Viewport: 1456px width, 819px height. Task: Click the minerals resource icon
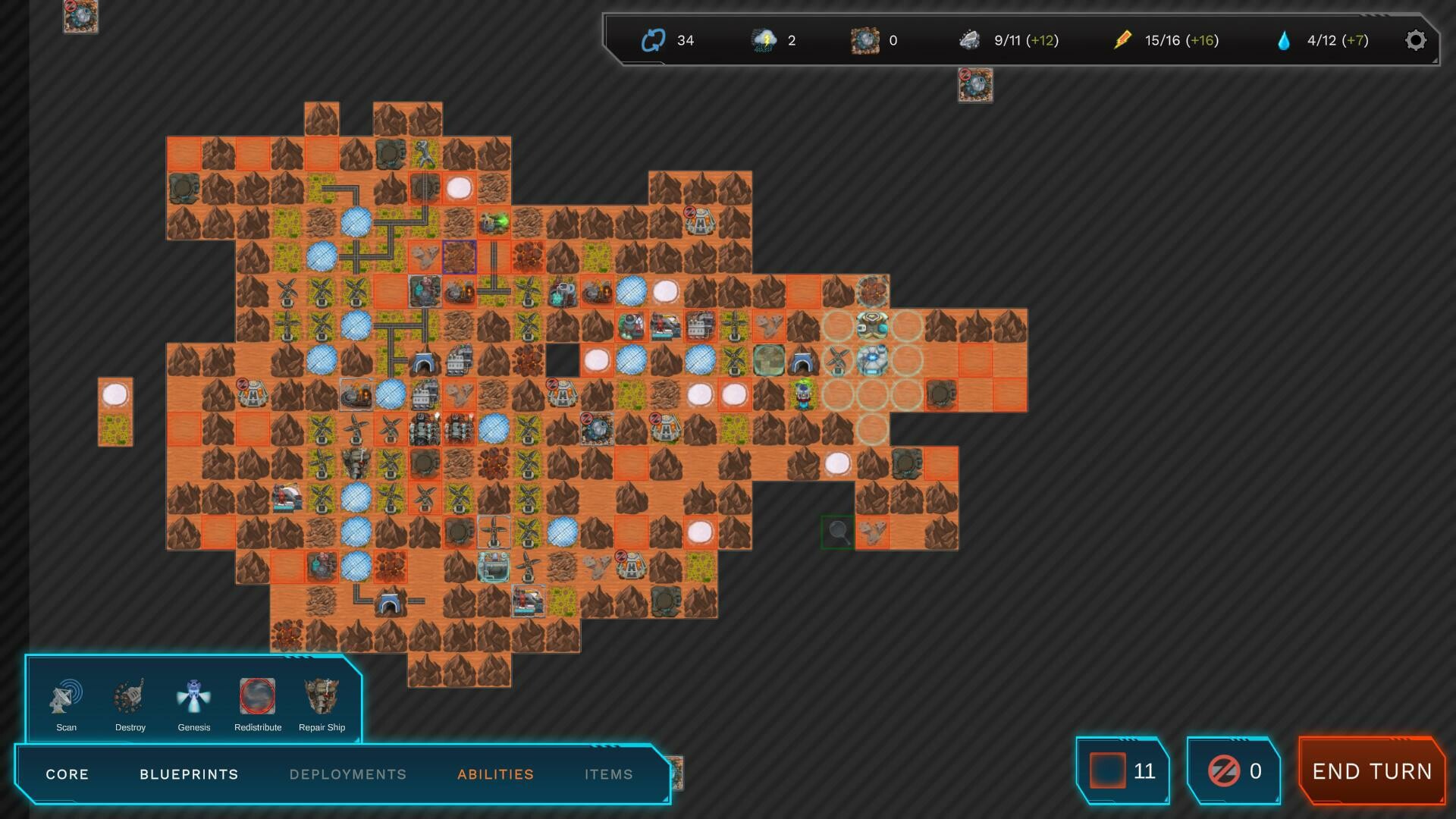(864, 39)
